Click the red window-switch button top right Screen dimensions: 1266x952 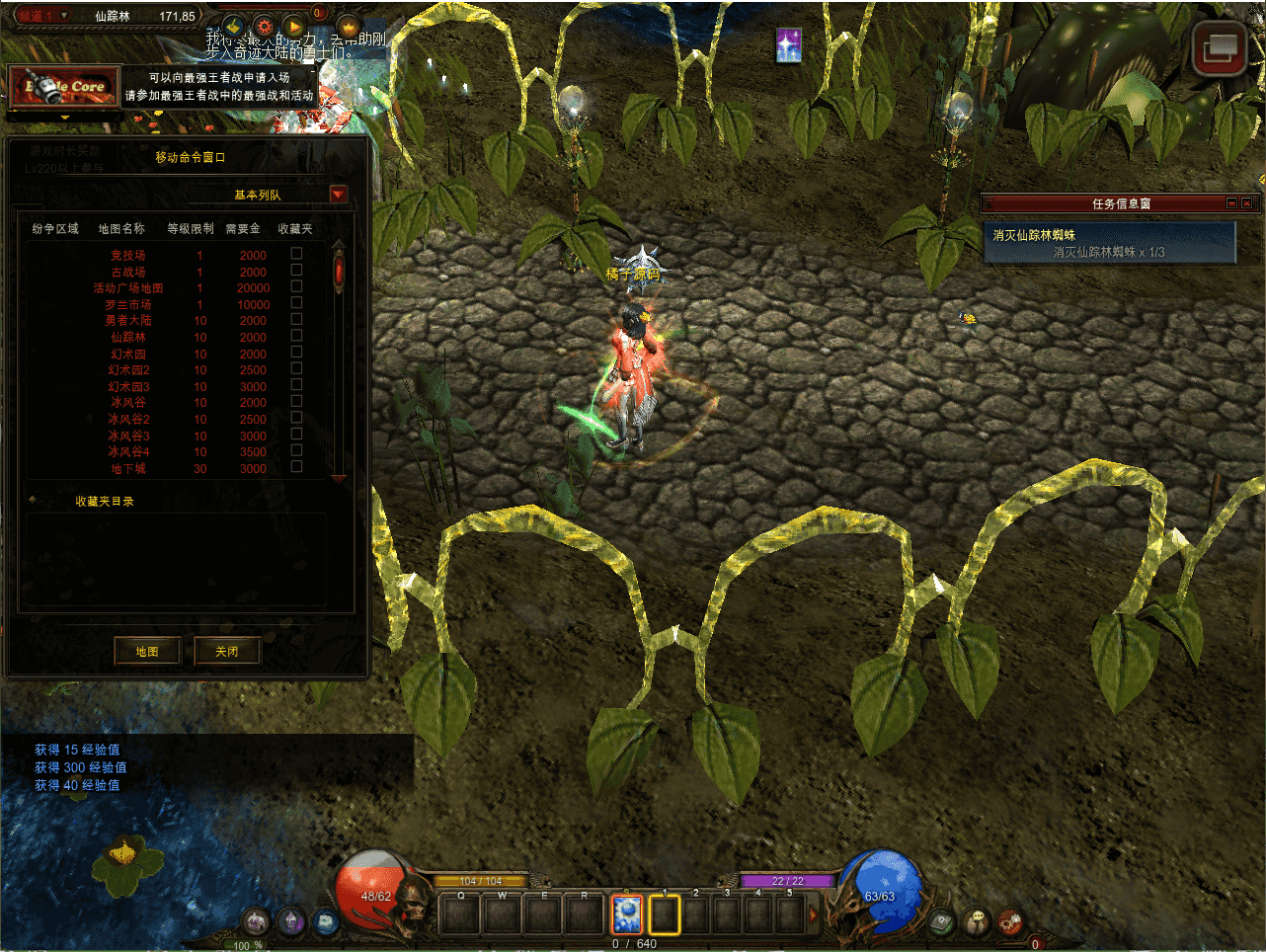[1219, 48]
